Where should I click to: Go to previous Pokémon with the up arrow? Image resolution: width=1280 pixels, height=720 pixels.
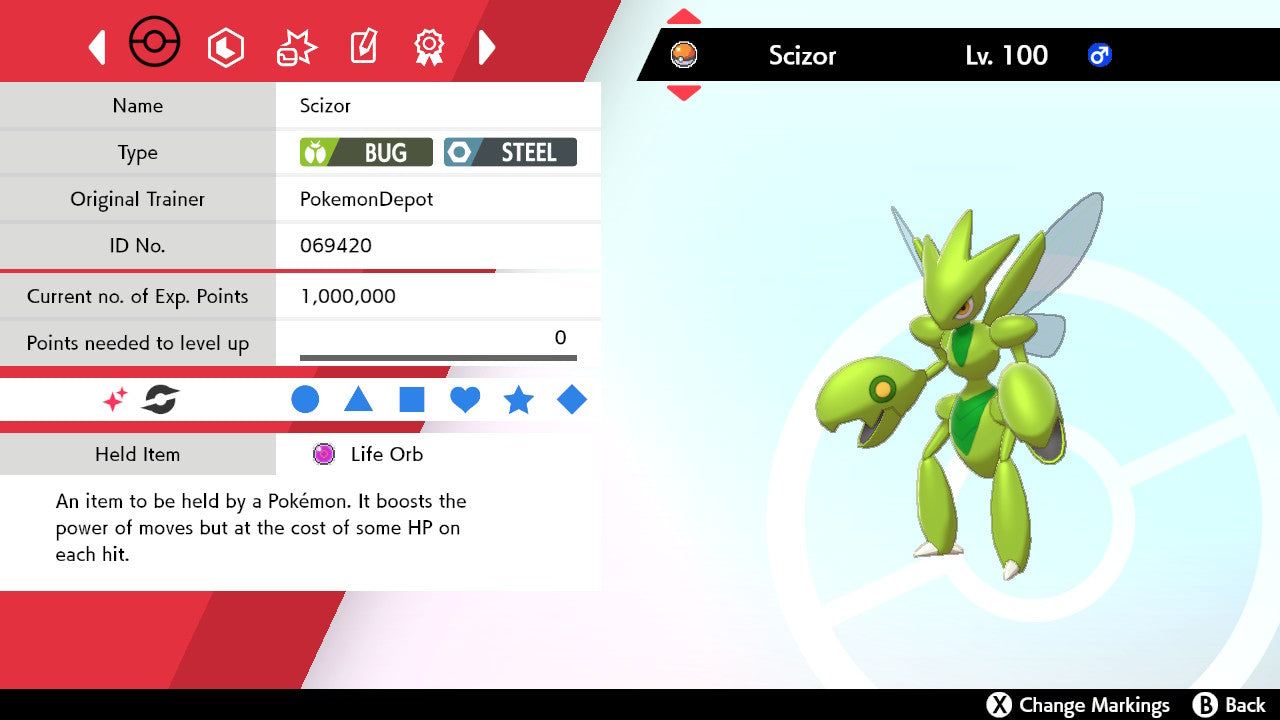(683, 17)
